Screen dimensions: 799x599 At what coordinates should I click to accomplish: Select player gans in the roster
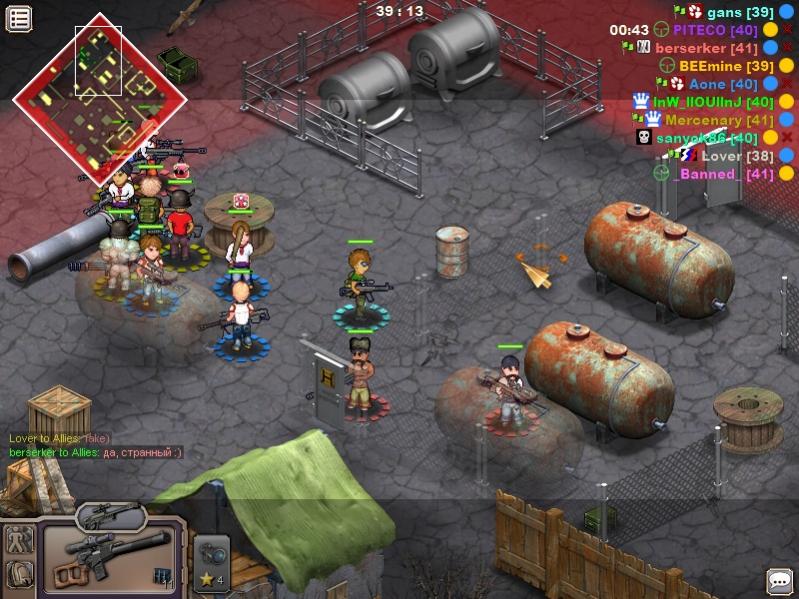click(740, 12)
